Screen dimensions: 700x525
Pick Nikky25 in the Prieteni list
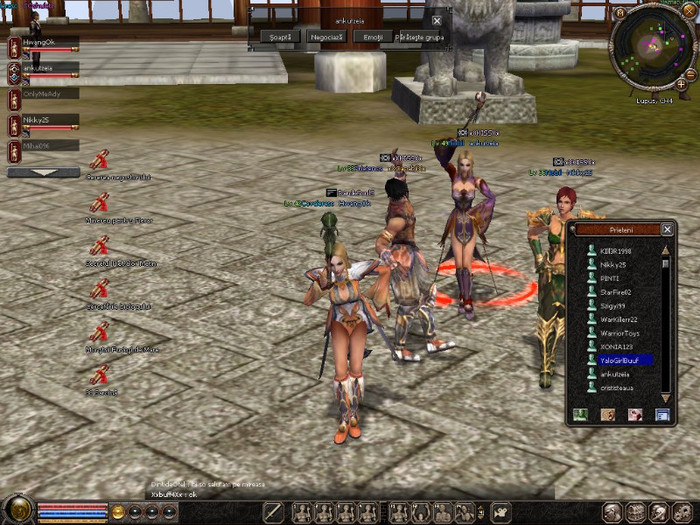(x=612, y=265)
